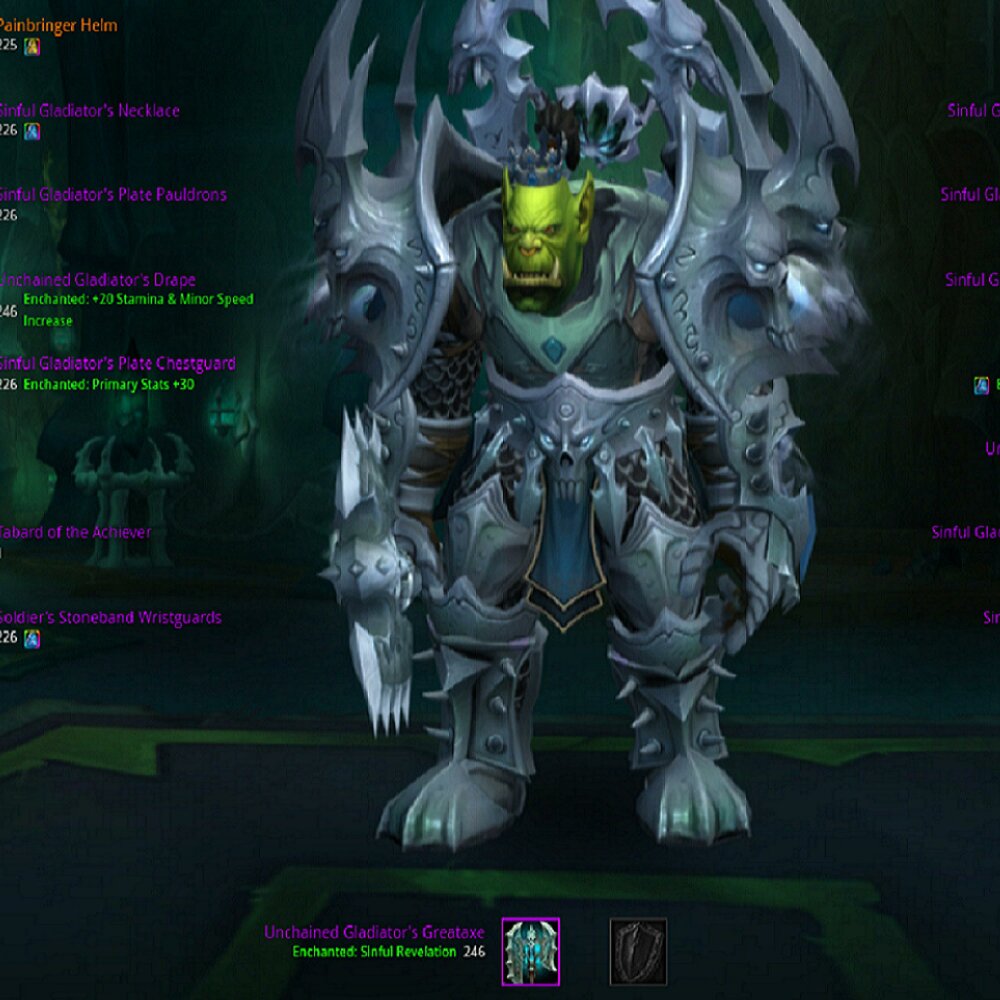Open Sinful Gladiator's Plate Chestguard details

(x=118, y=363)
